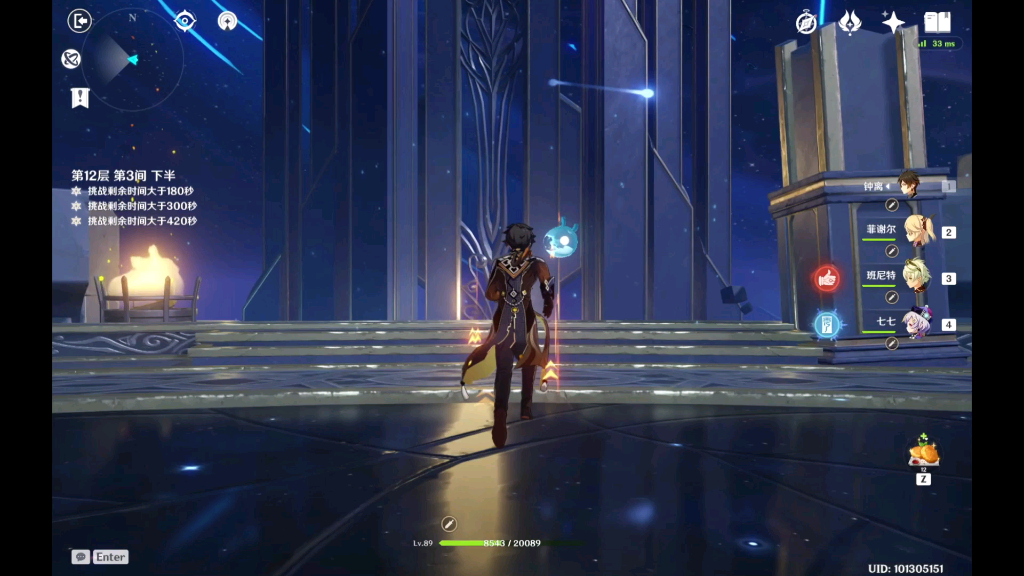Click the blue talisman card icon
This screenshot has width=1024, height=576.
[x=827, y=323]
